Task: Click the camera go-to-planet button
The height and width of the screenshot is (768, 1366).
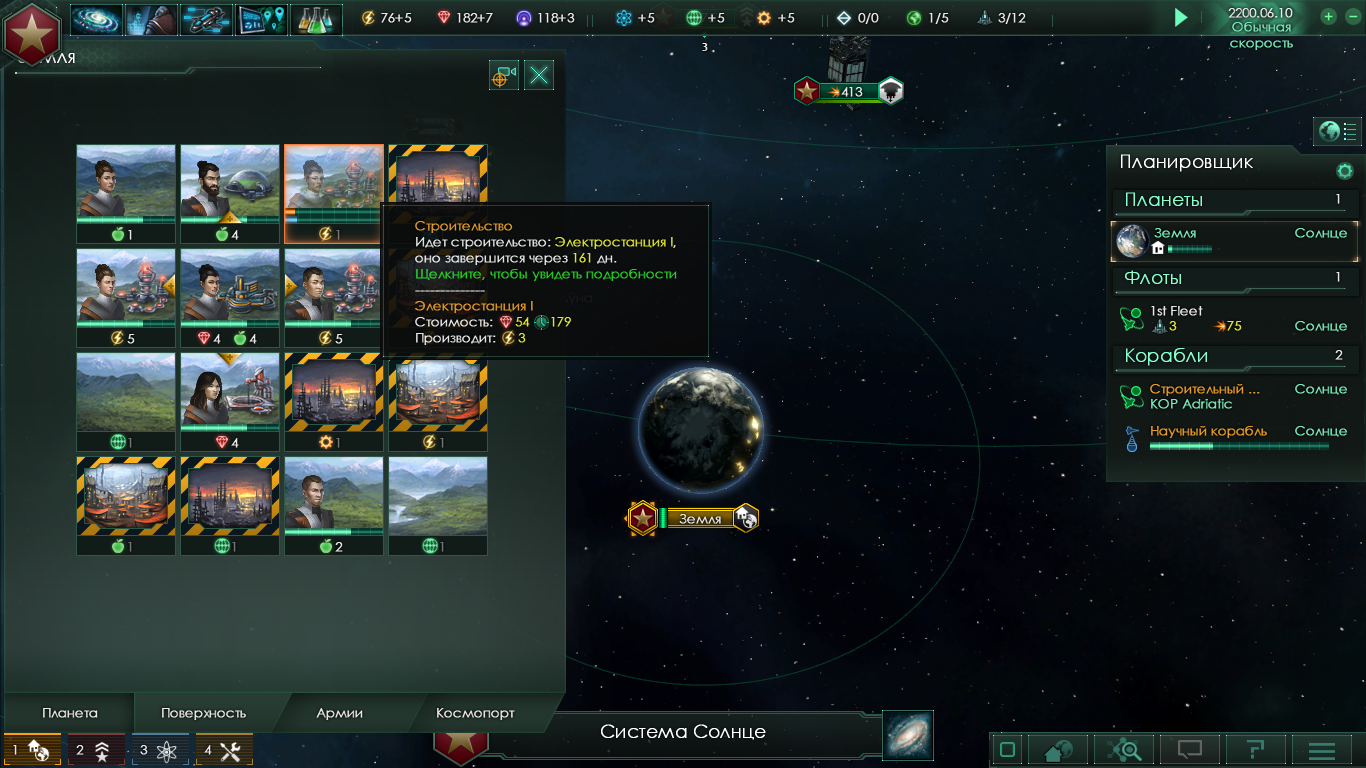Action: (x=504, y=75)
